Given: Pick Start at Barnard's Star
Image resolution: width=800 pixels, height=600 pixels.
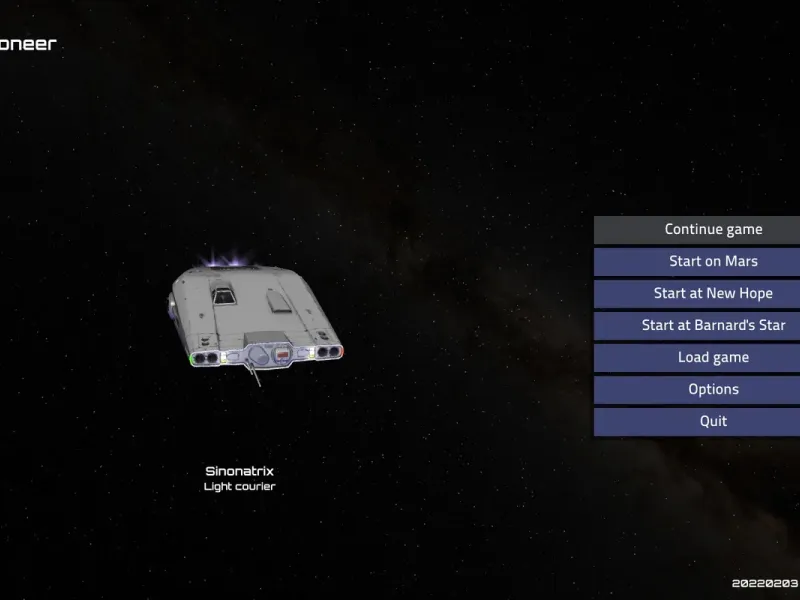Looking at the screenshot, I should (712, 326).
